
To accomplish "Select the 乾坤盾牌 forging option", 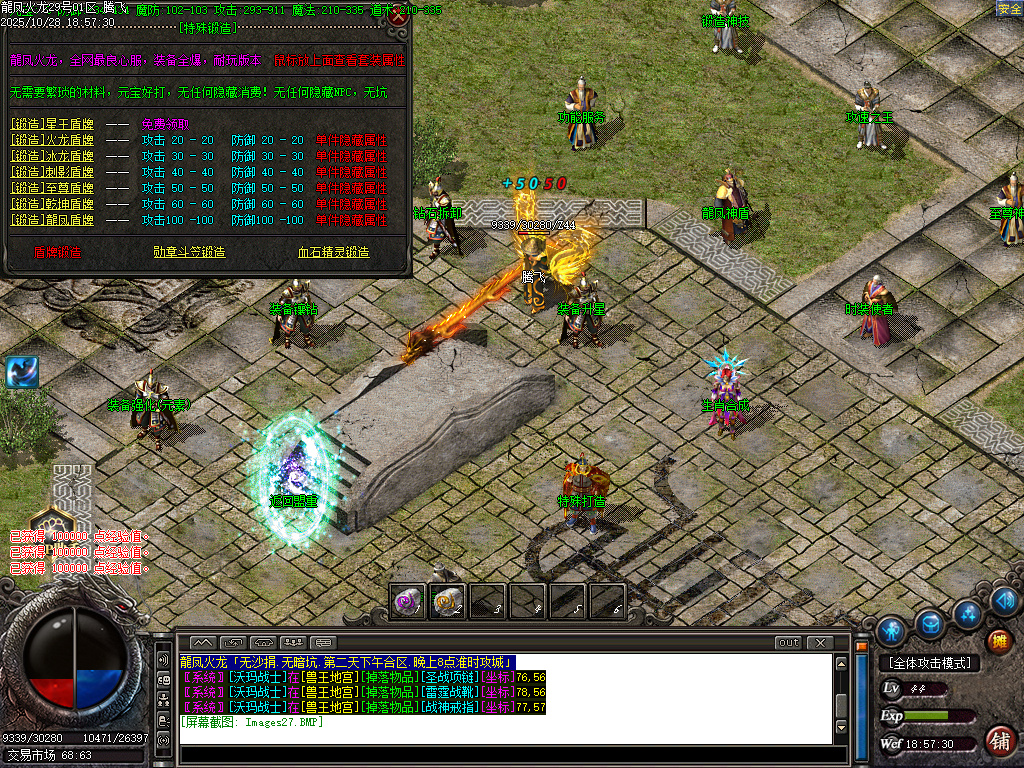I will coord(52,205).
